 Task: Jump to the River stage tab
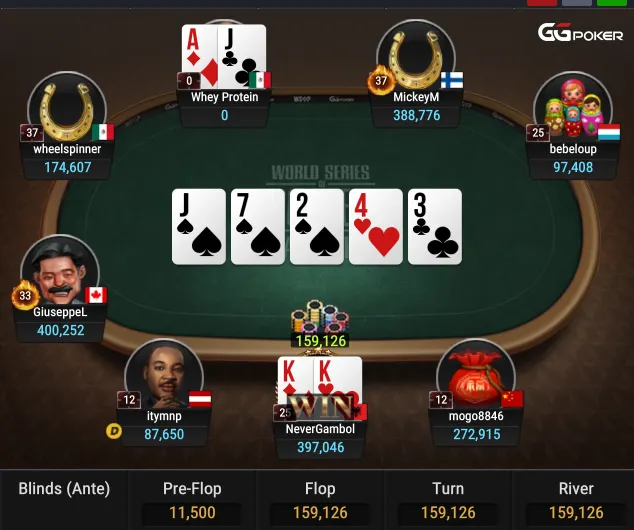575,500
